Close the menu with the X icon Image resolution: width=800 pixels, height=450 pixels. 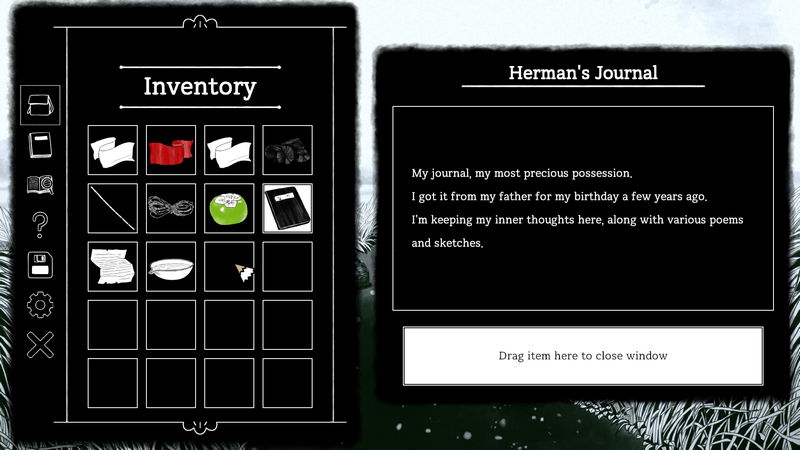(40, 345)
